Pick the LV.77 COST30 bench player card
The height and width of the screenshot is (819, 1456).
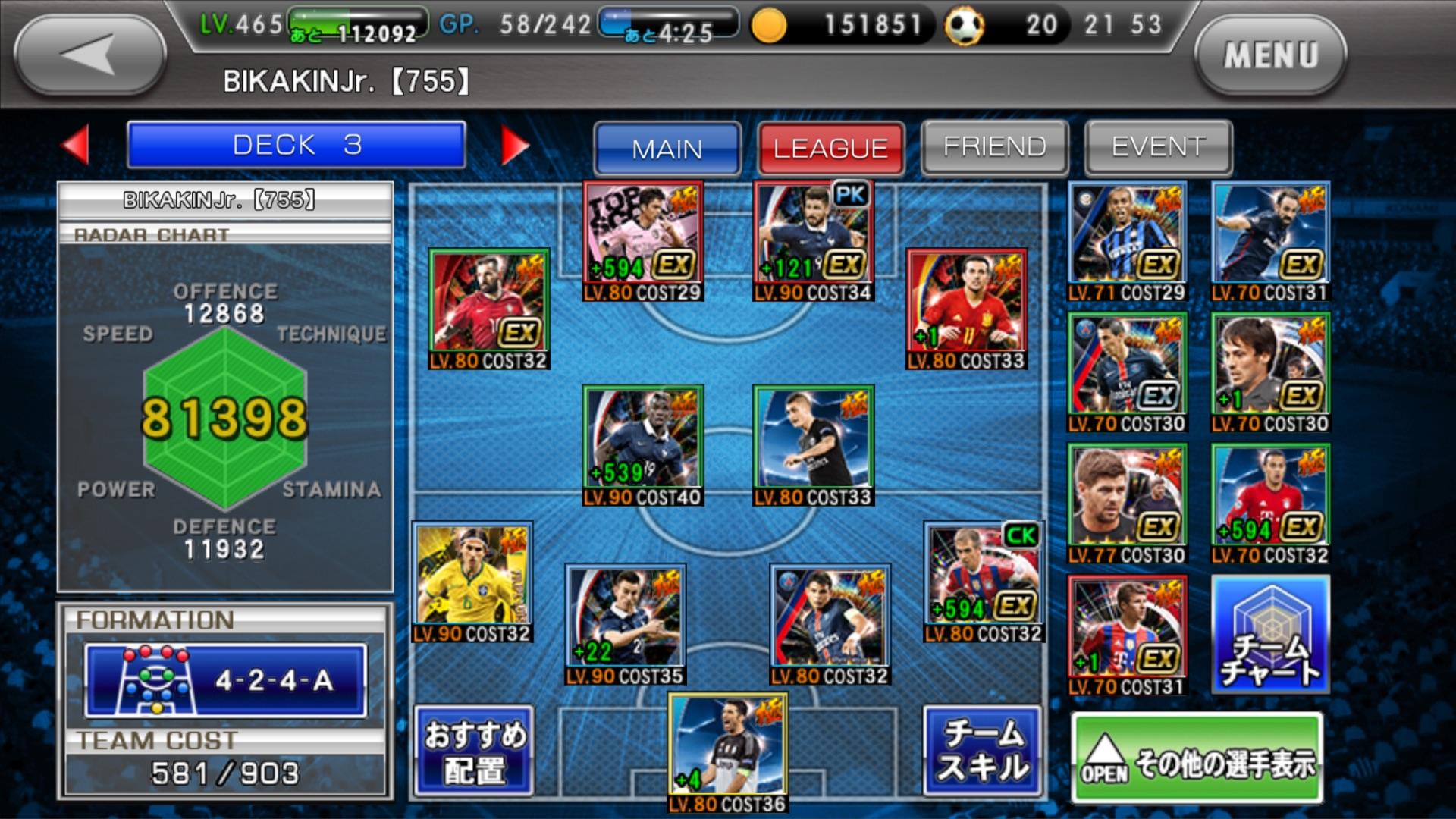[1126, 504]
